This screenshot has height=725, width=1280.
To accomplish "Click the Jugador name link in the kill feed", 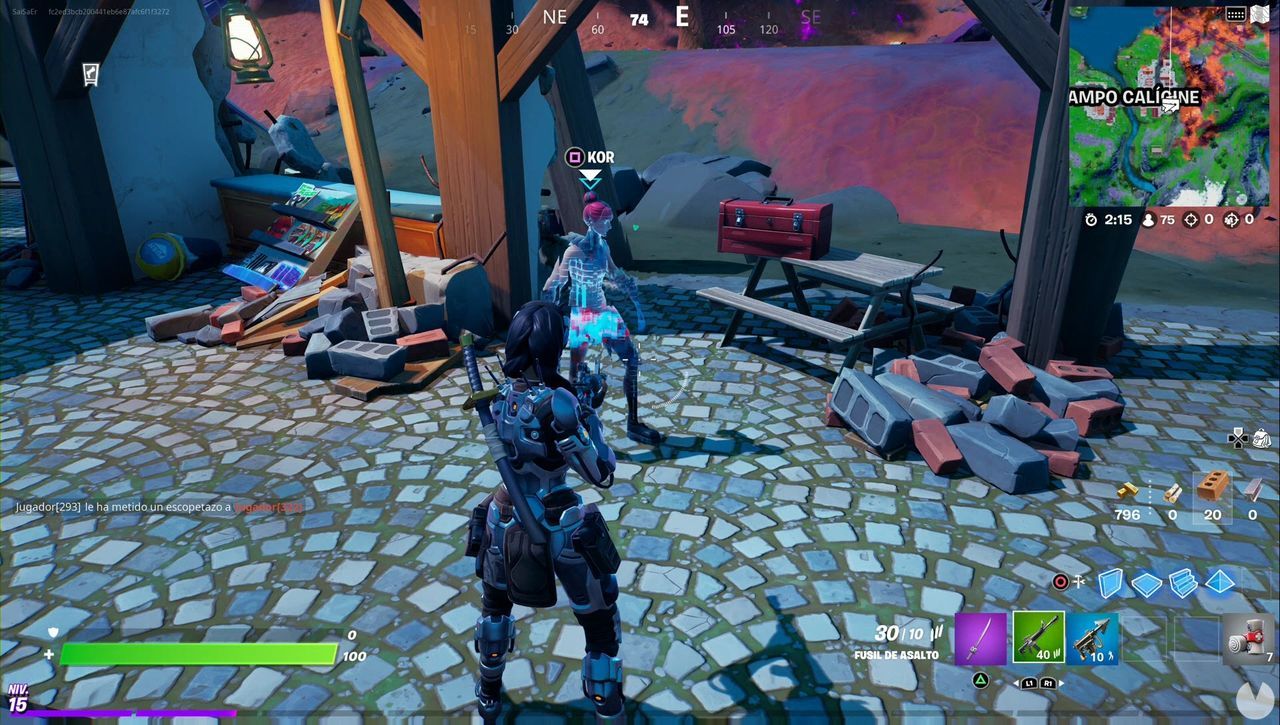I will click(270, 507).
